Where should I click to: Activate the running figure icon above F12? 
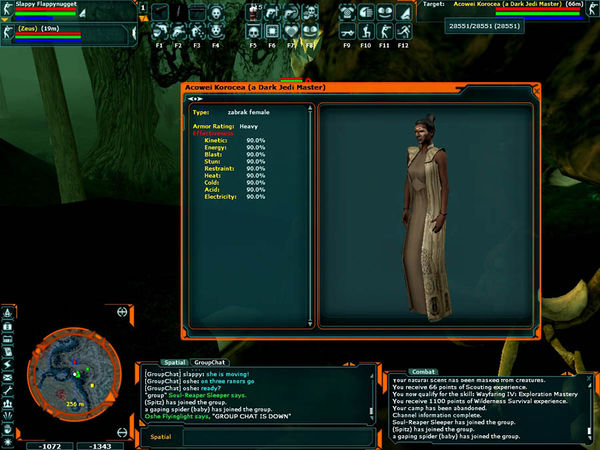403,34
